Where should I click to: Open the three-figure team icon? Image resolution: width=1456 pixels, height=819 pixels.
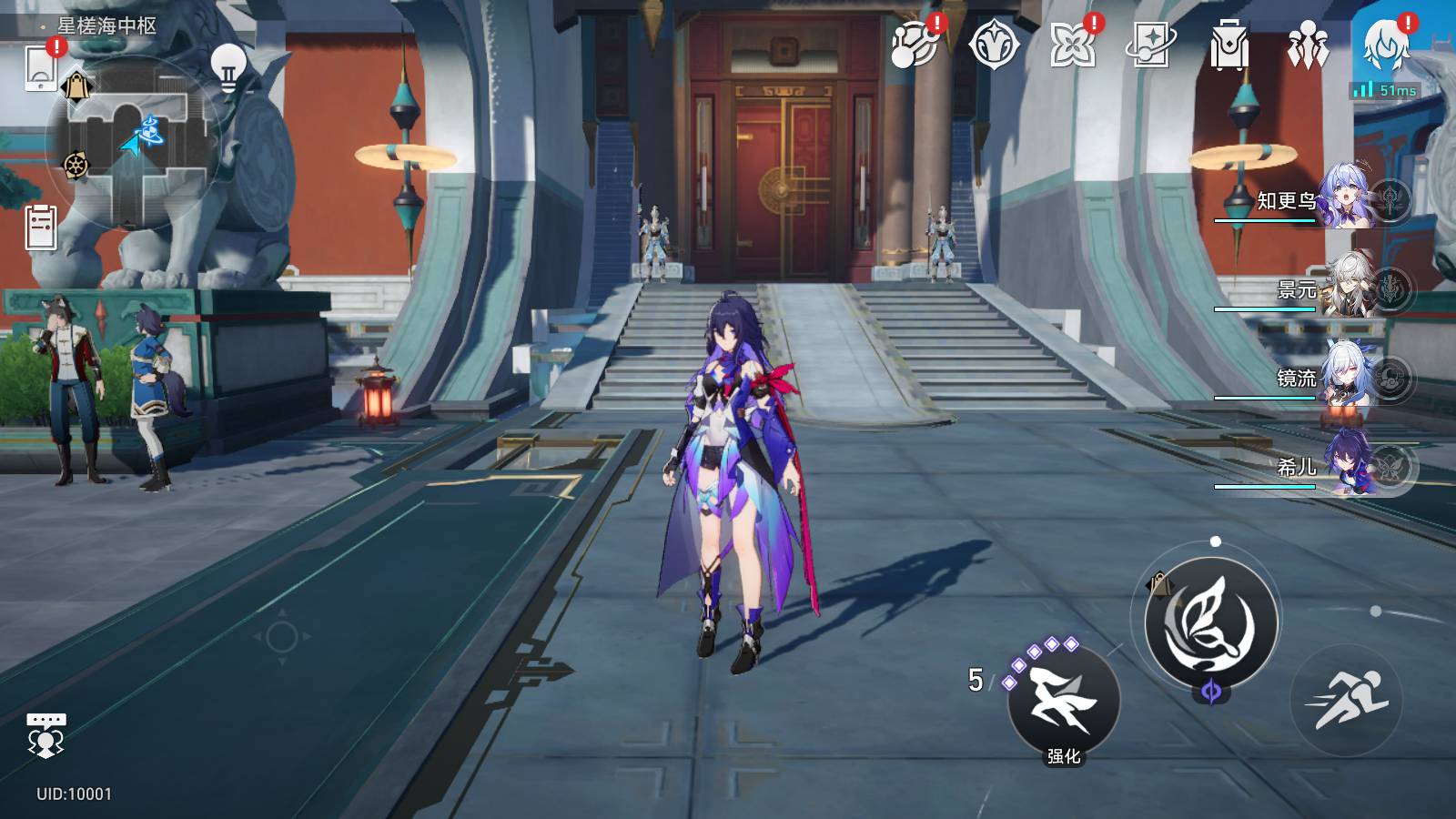point(1308,45)
